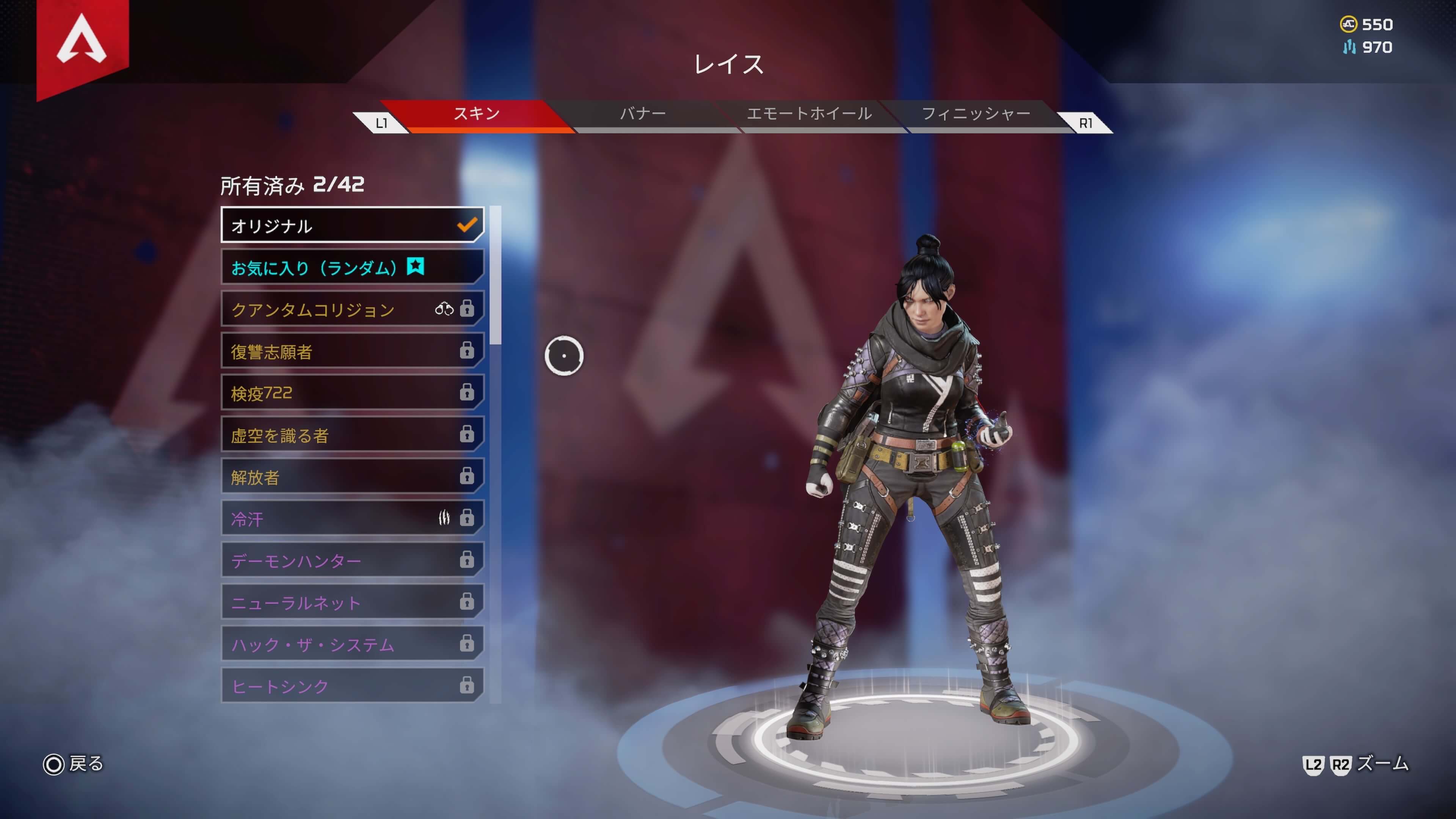This screenshot has width=1456, height=819.
Task: Switch to the スキン tab
Action: 477,114
